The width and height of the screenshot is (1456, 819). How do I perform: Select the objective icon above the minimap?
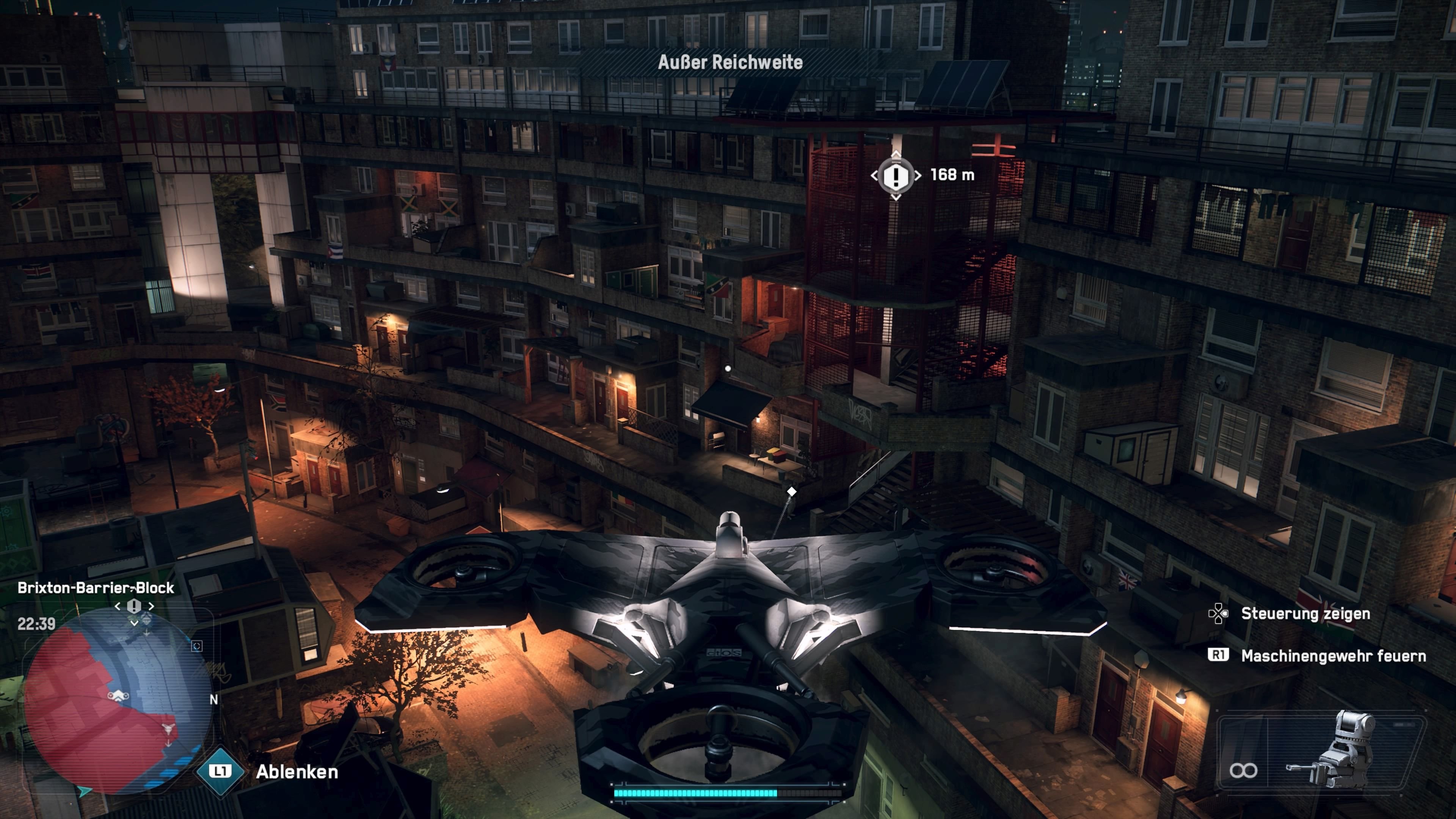point(134,607)
